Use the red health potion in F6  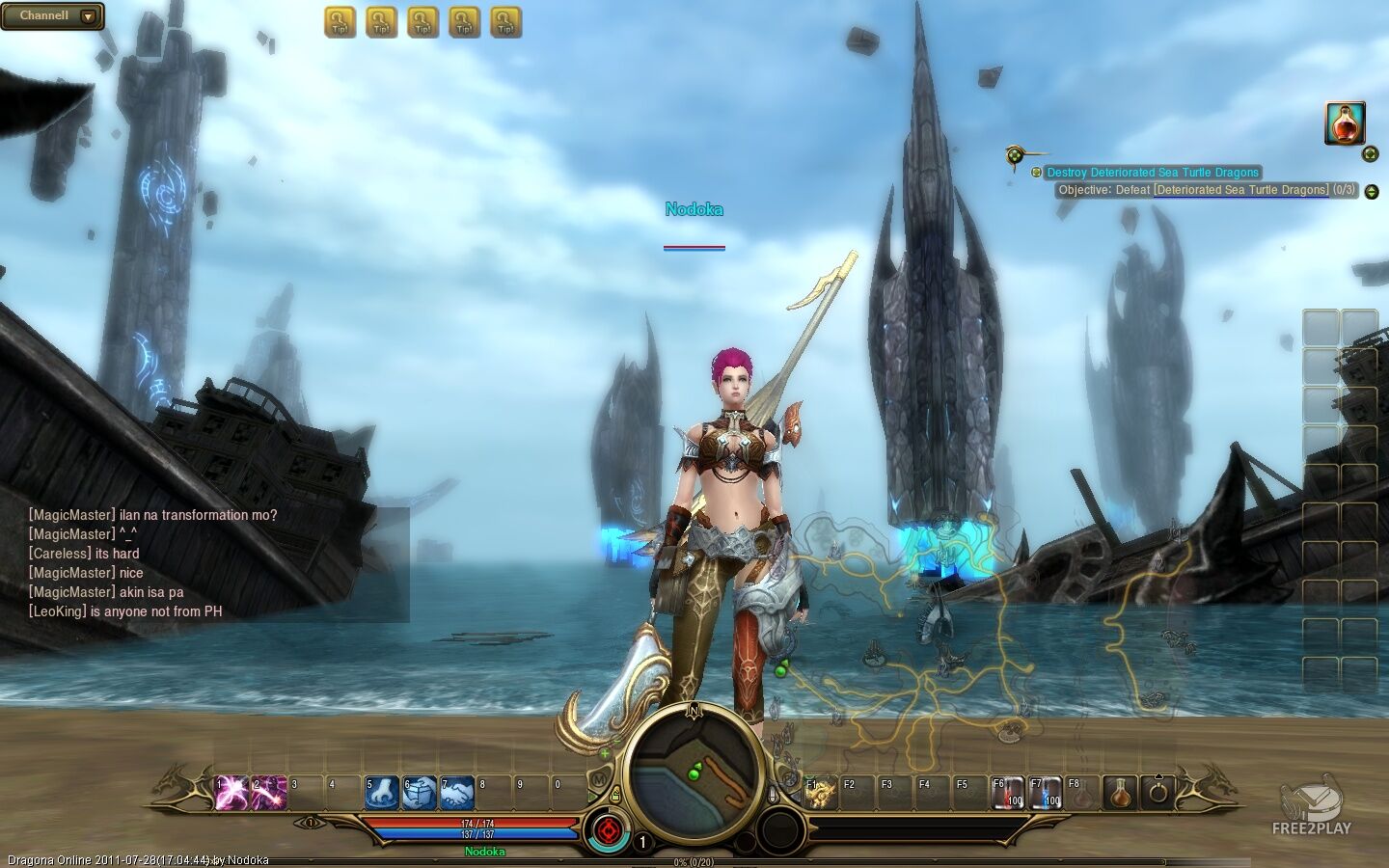tap(1009, 793)
